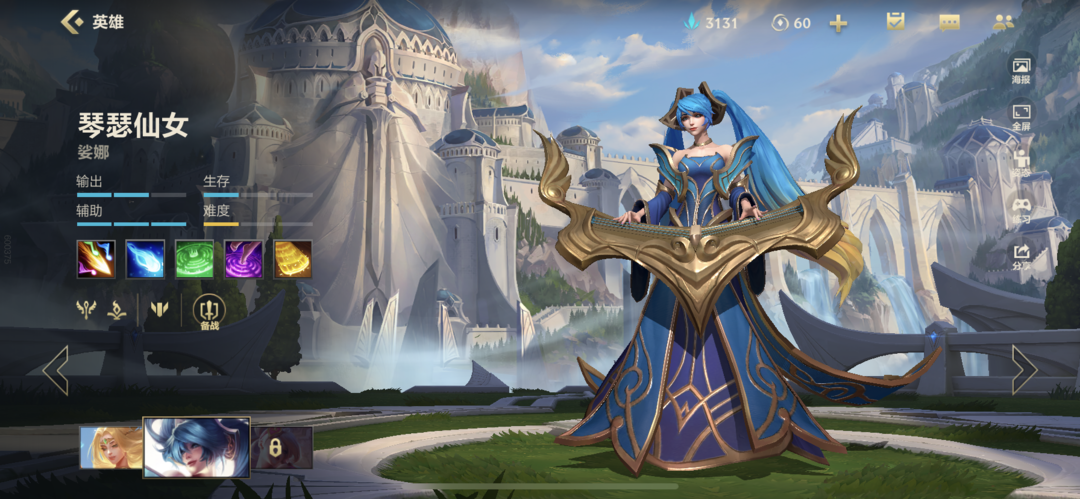Start 练习 practice mode
1080x499 pixels.
point(1021,211)
